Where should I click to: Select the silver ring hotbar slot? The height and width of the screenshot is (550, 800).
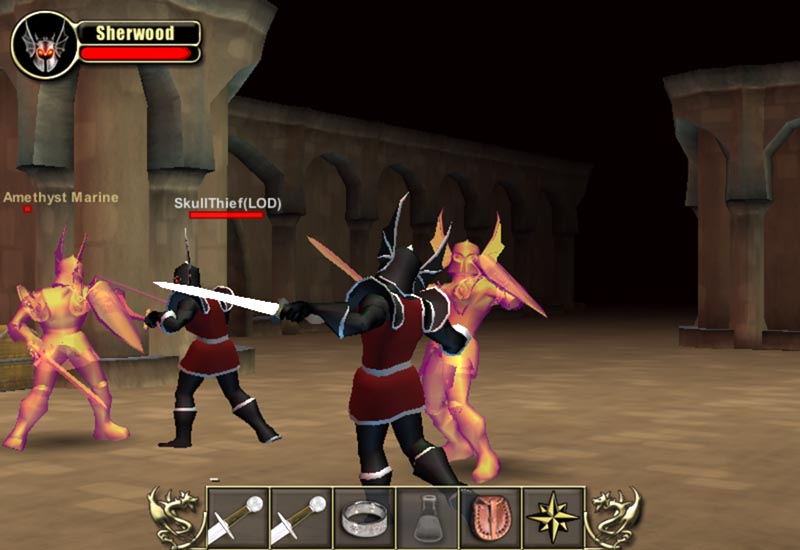[x=363, y=517]
